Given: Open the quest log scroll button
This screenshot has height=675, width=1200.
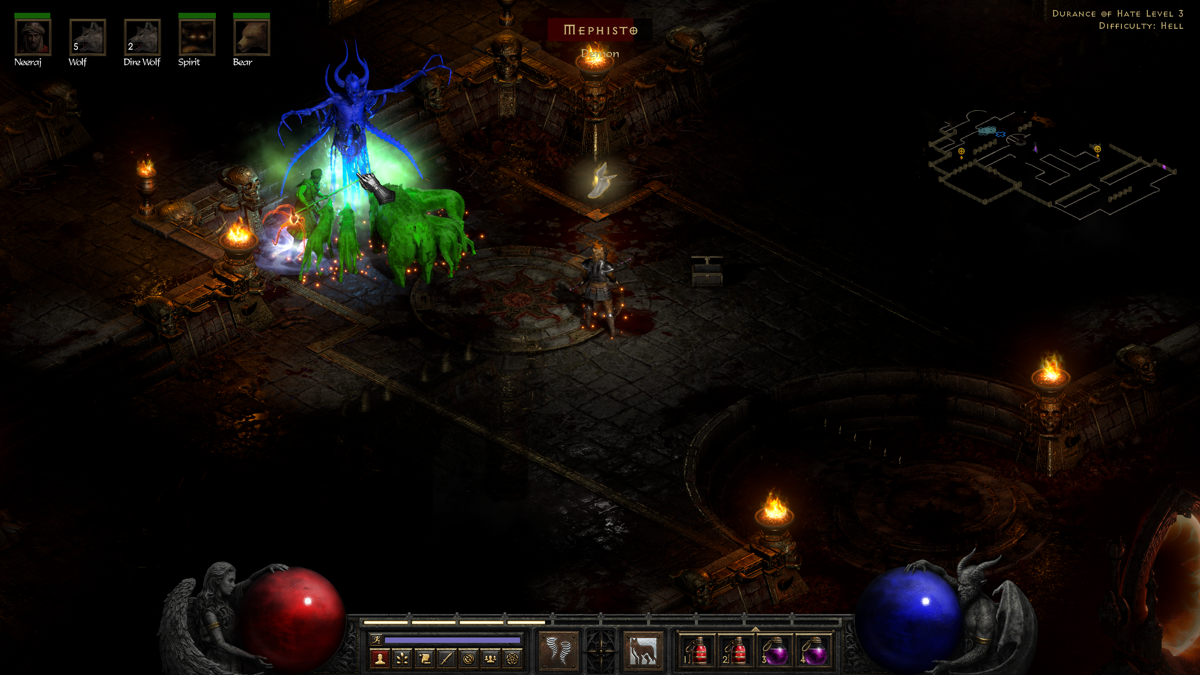Looking at the screenshot, I should tap(424, 658).
